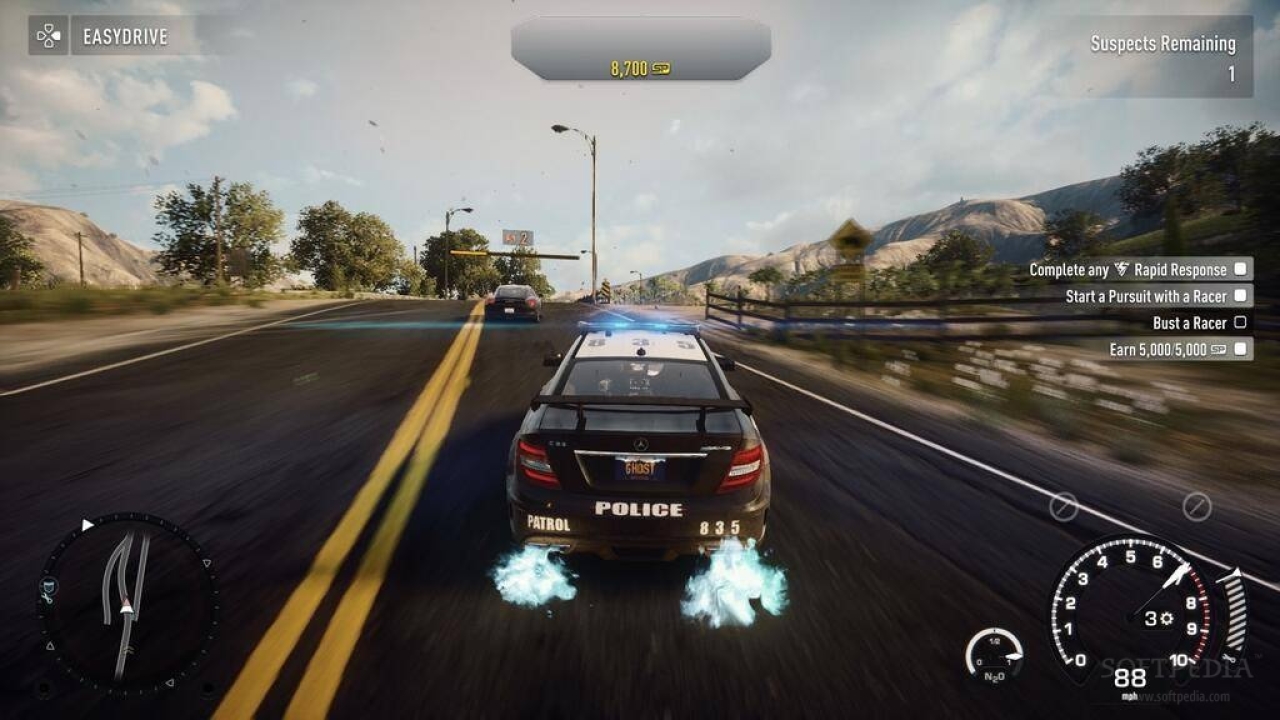
Task: Click the circular minimap
Action: click(x=126, y=603)
